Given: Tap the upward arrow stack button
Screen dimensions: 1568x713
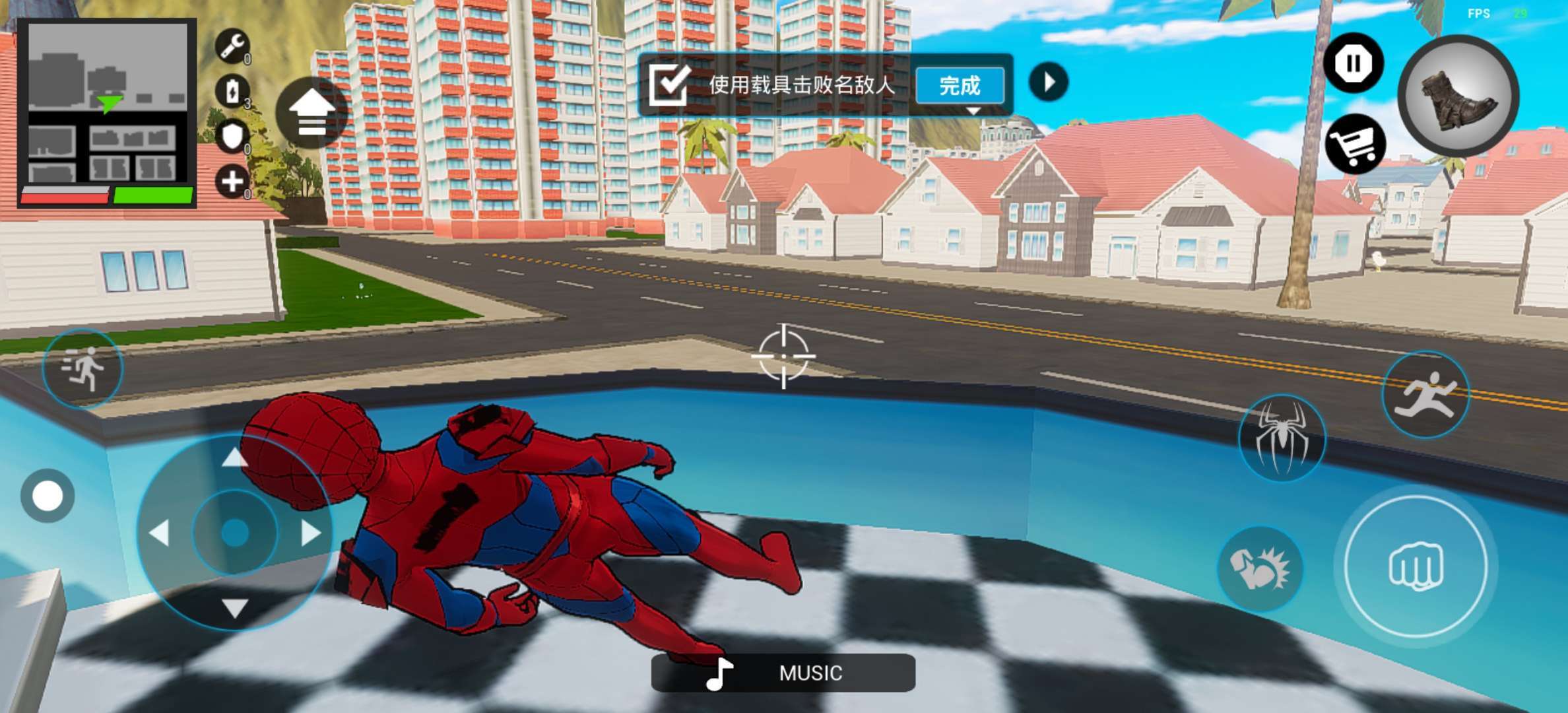Looking at the screenshot, I should (311, 113).
